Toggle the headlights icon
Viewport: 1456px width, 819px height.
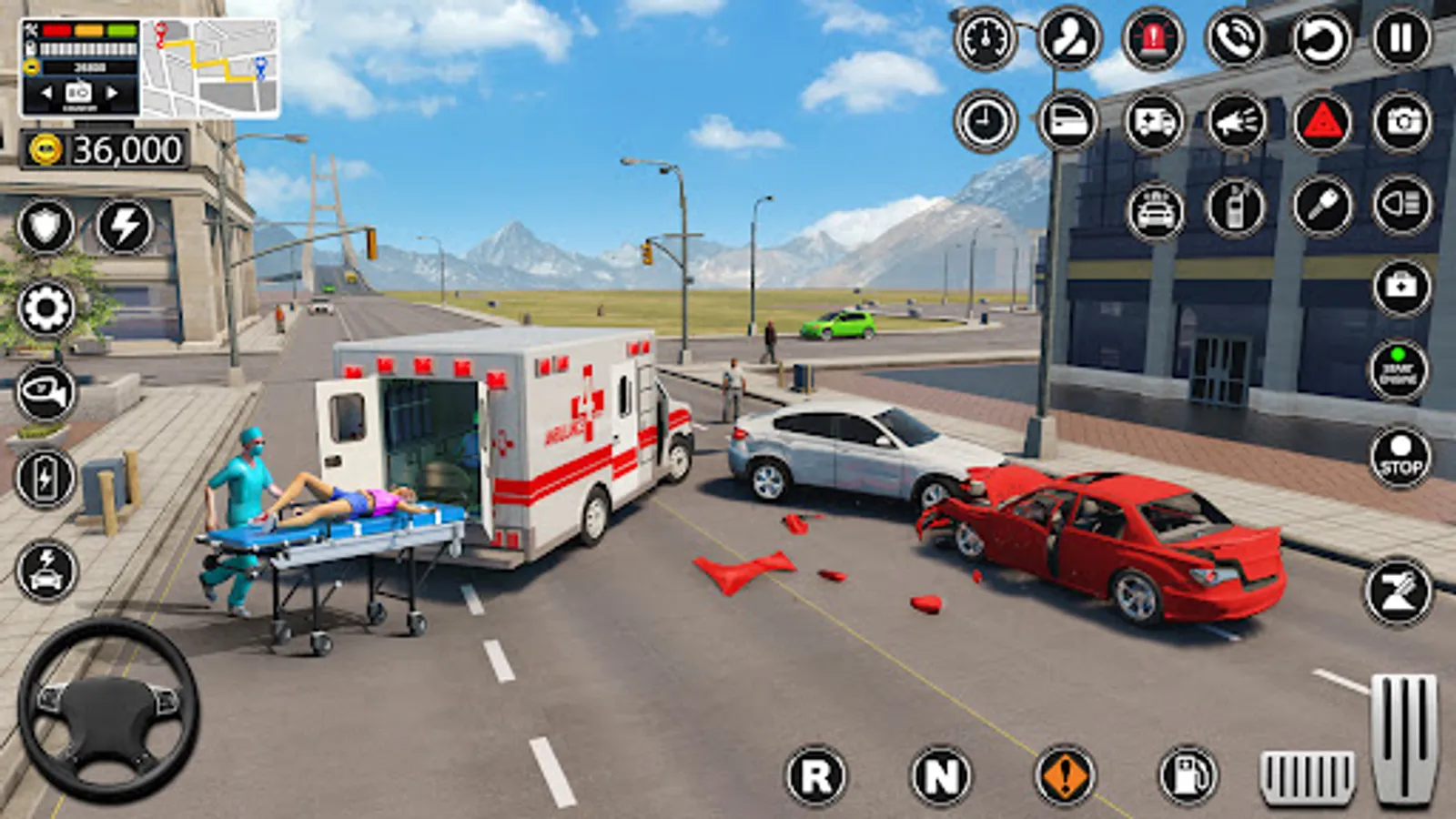point(1402,206)
